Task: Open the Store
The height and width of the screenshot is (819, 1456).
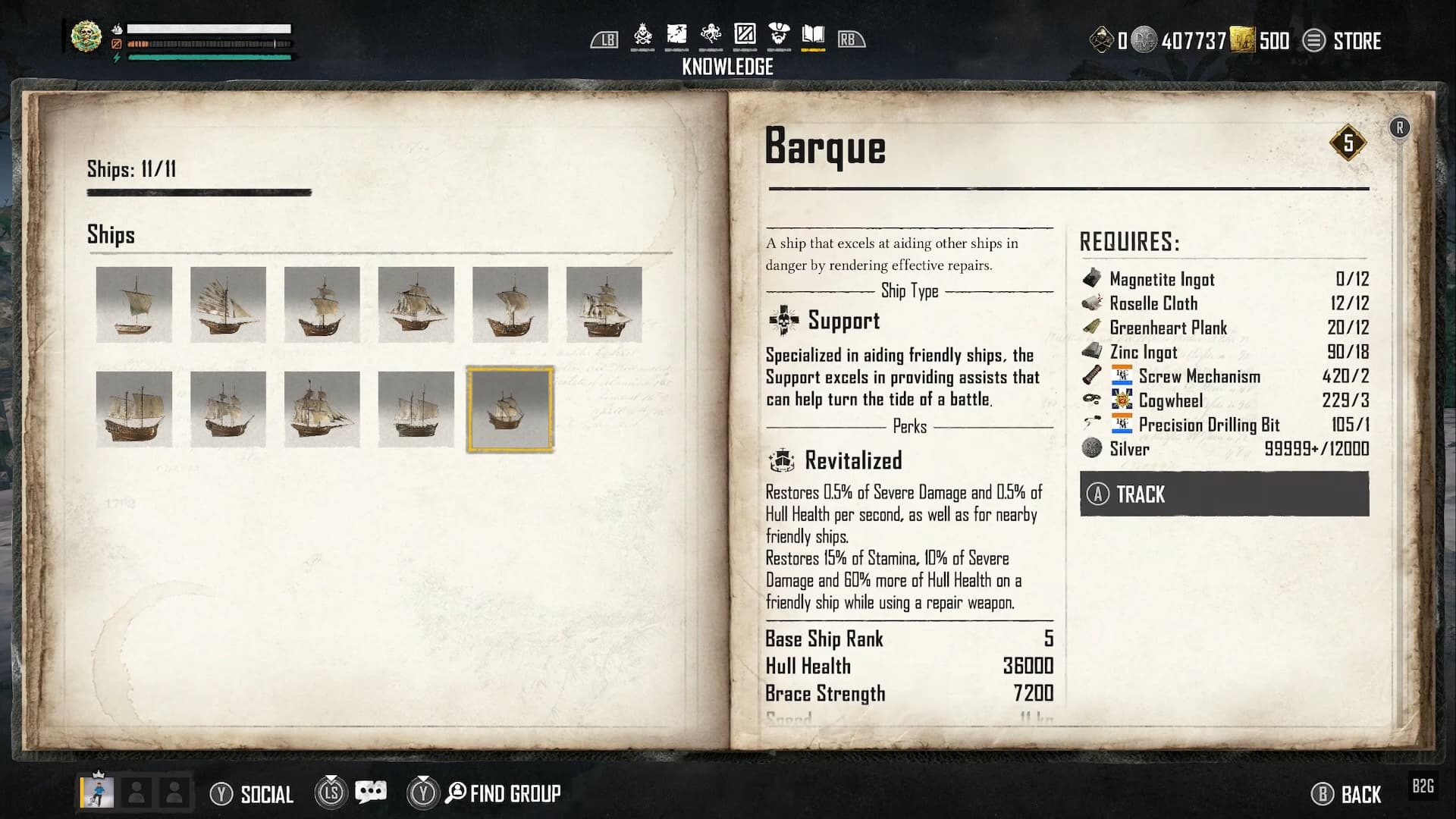Action: tap(1342, 41)
